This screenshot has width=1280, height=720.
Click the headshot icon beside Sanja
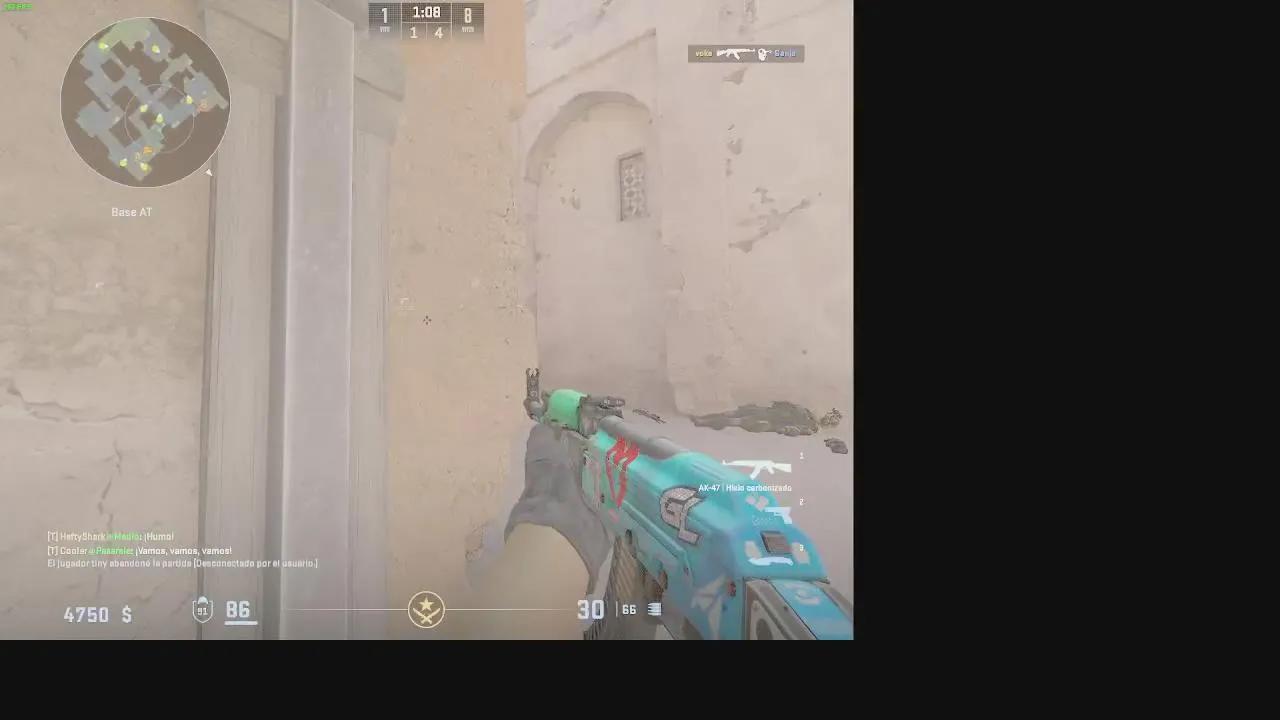tap(762, 53)
